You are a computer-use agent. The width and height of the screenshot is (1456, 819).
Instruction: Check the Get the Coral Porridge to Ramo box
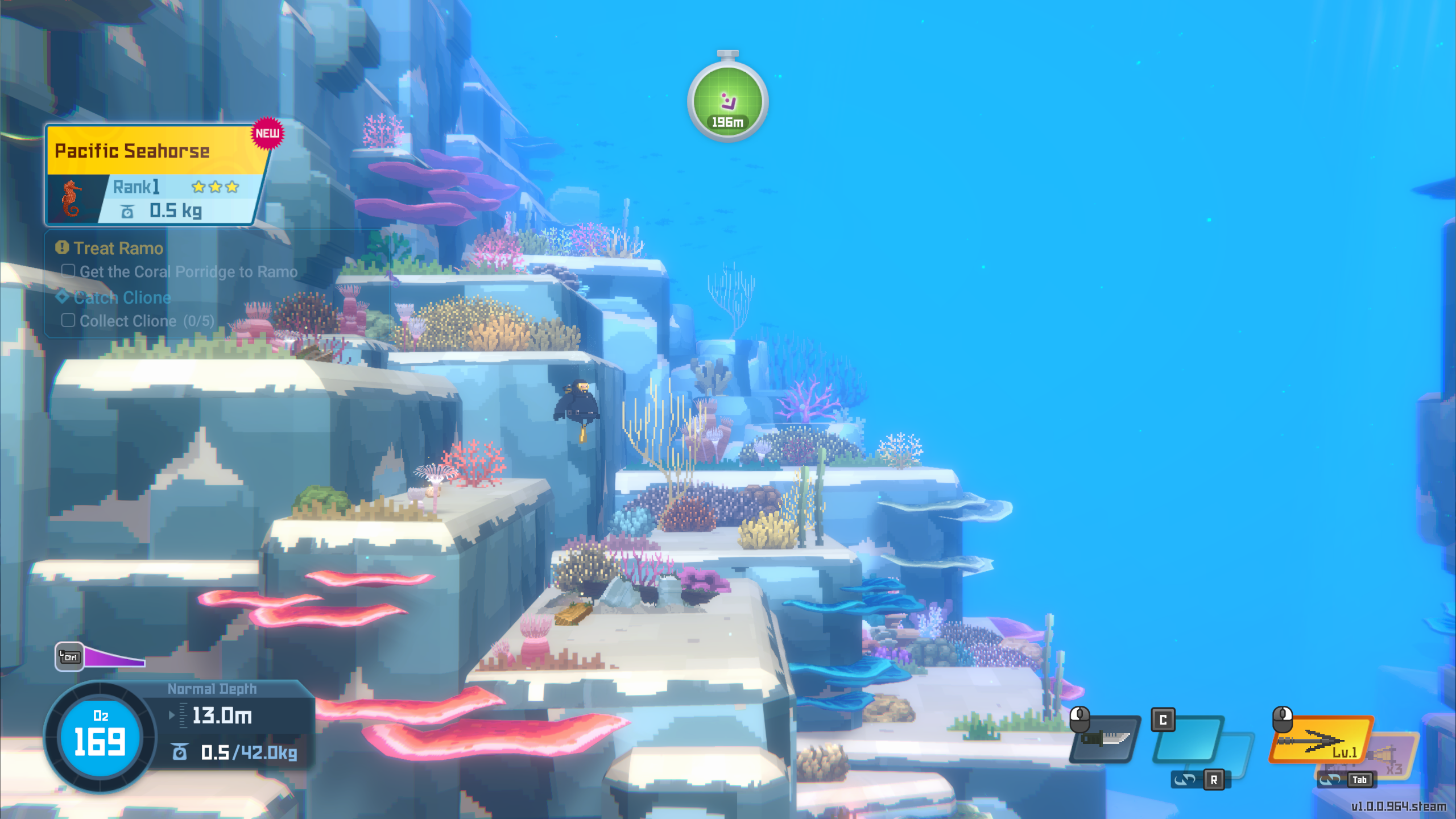68,271
